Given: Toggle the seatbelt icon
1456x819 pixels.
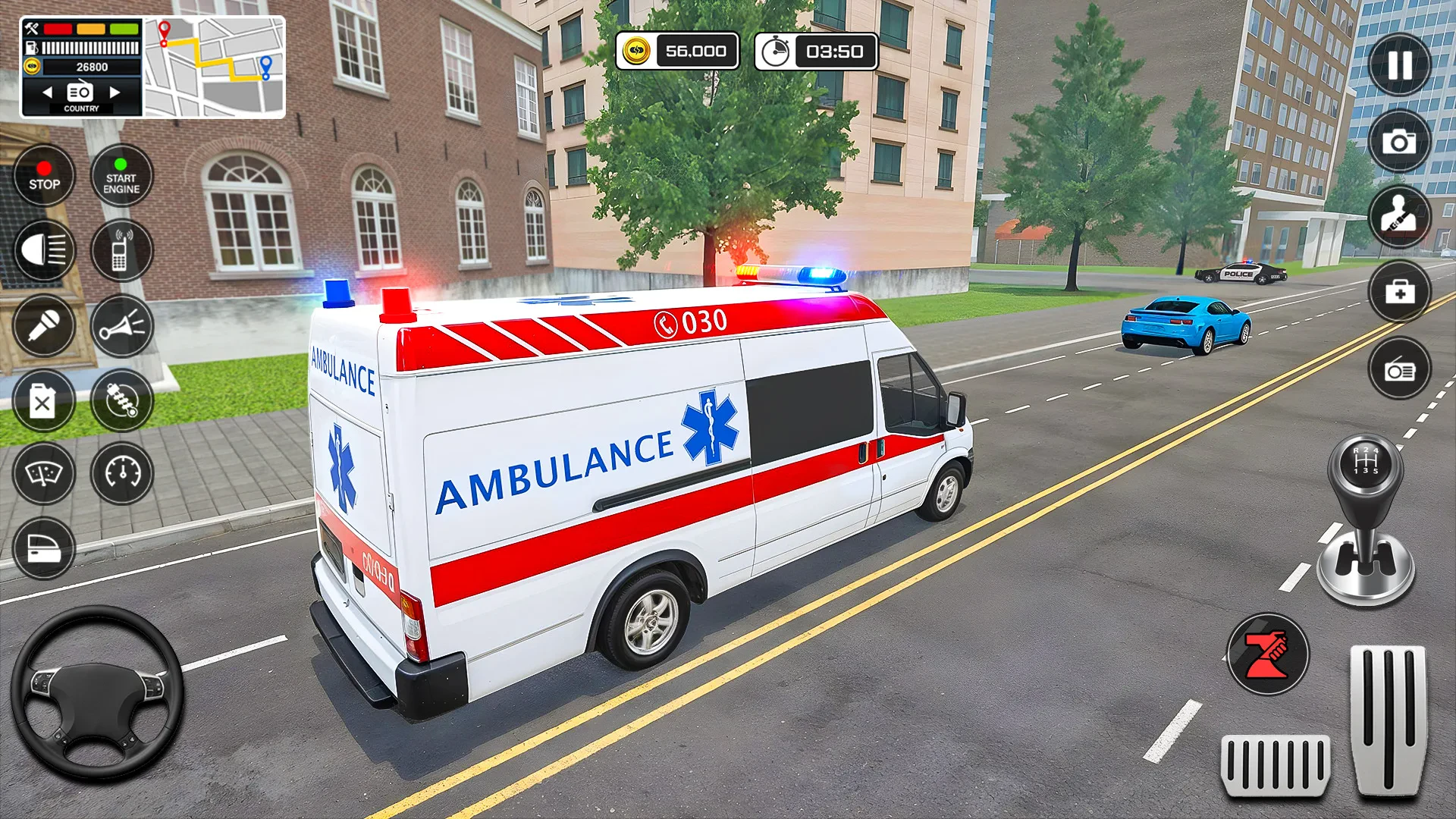Looking at the screenshot, I should (1399, 216).
